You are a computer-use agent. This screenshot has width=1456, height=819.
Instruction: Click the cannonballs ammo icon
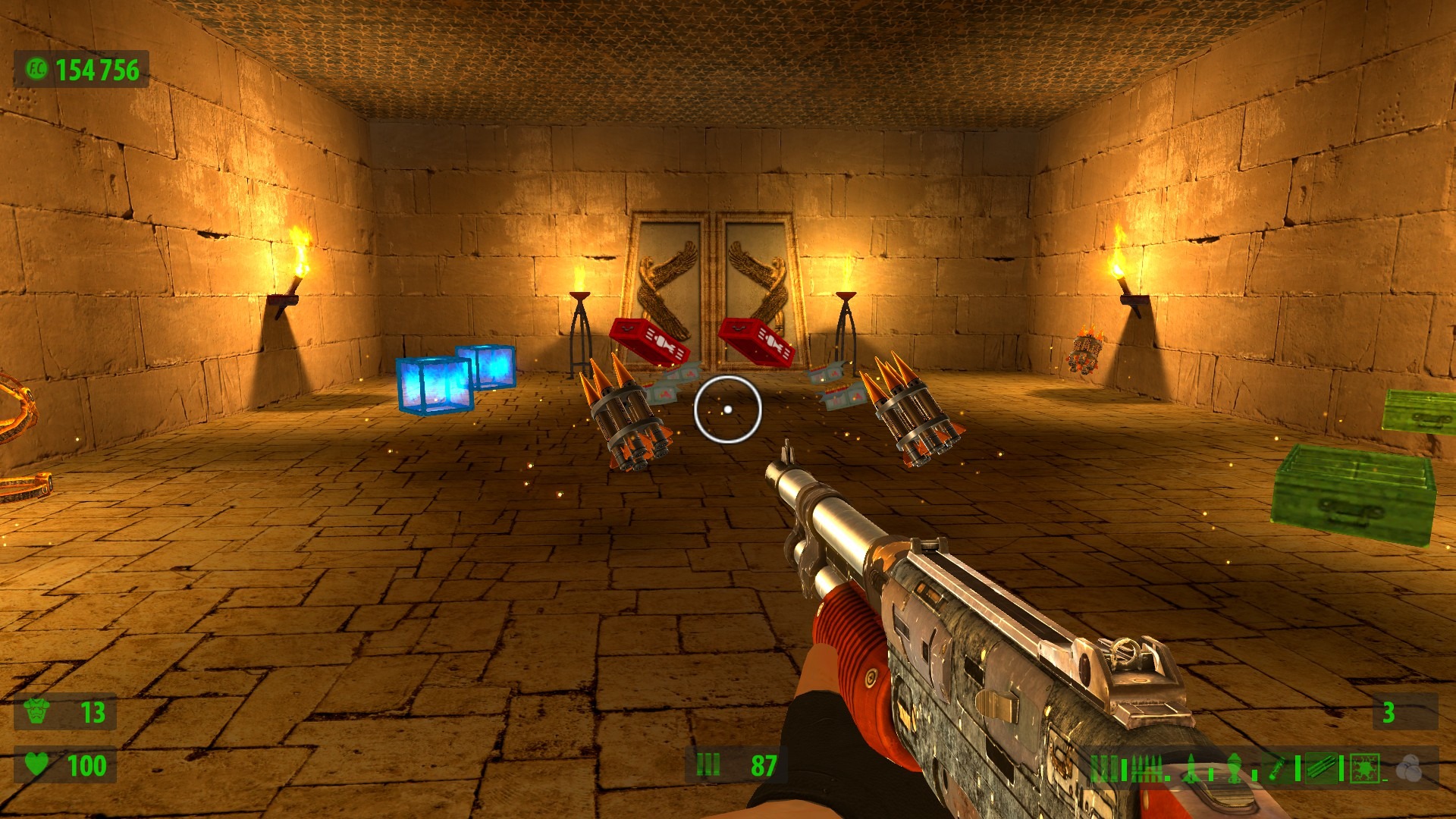click(1409, 768)
